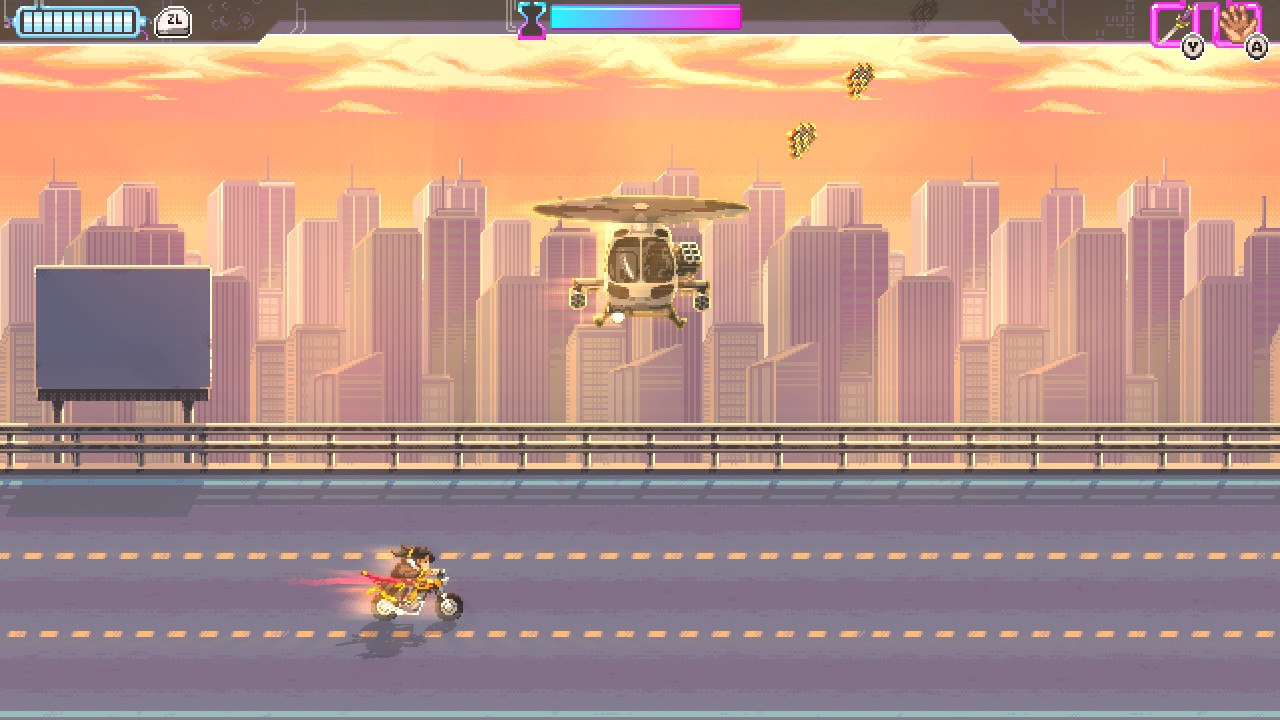
Task: Select the katana weapon slot
Action: 1174,23
